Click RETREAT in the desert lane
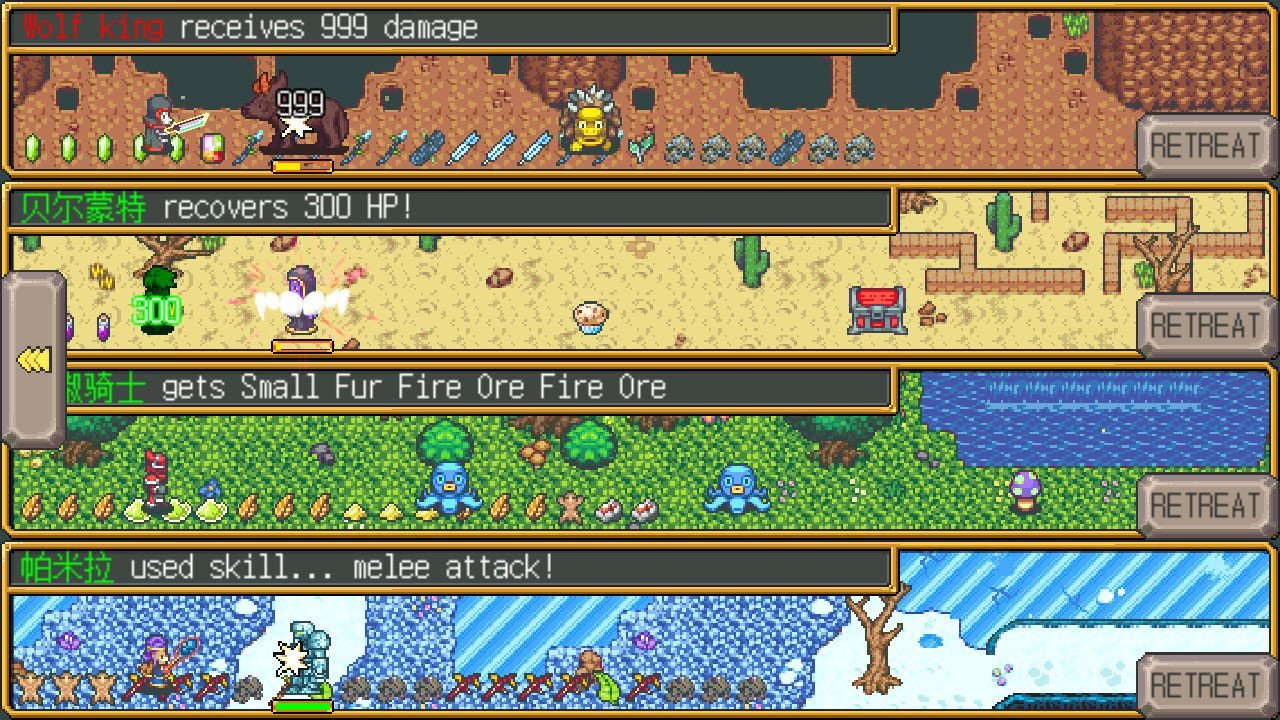1280x720 pixels. tap(1204, 326)
